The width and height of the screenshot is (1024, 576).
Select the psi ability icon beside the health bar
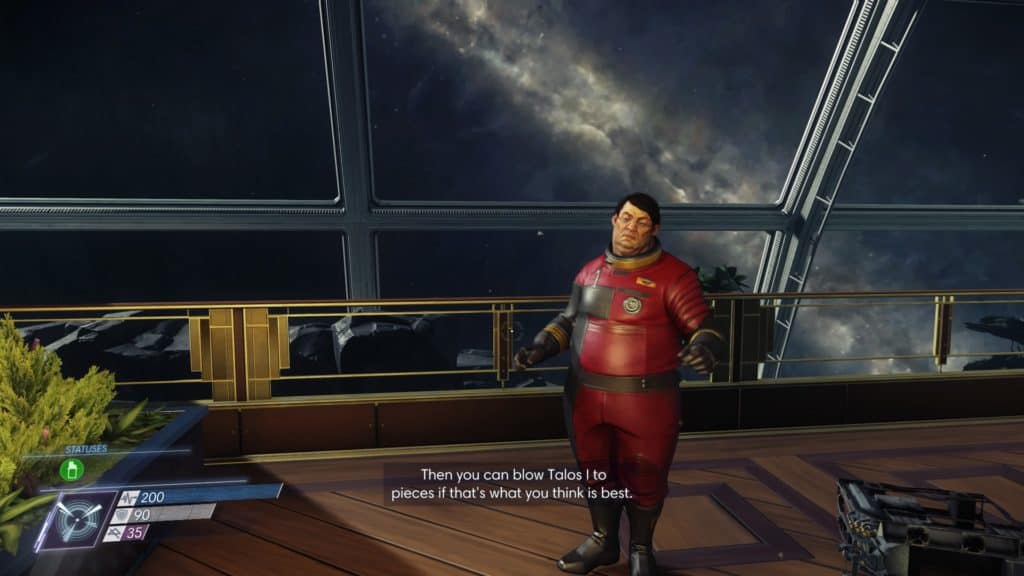point(77,518)
